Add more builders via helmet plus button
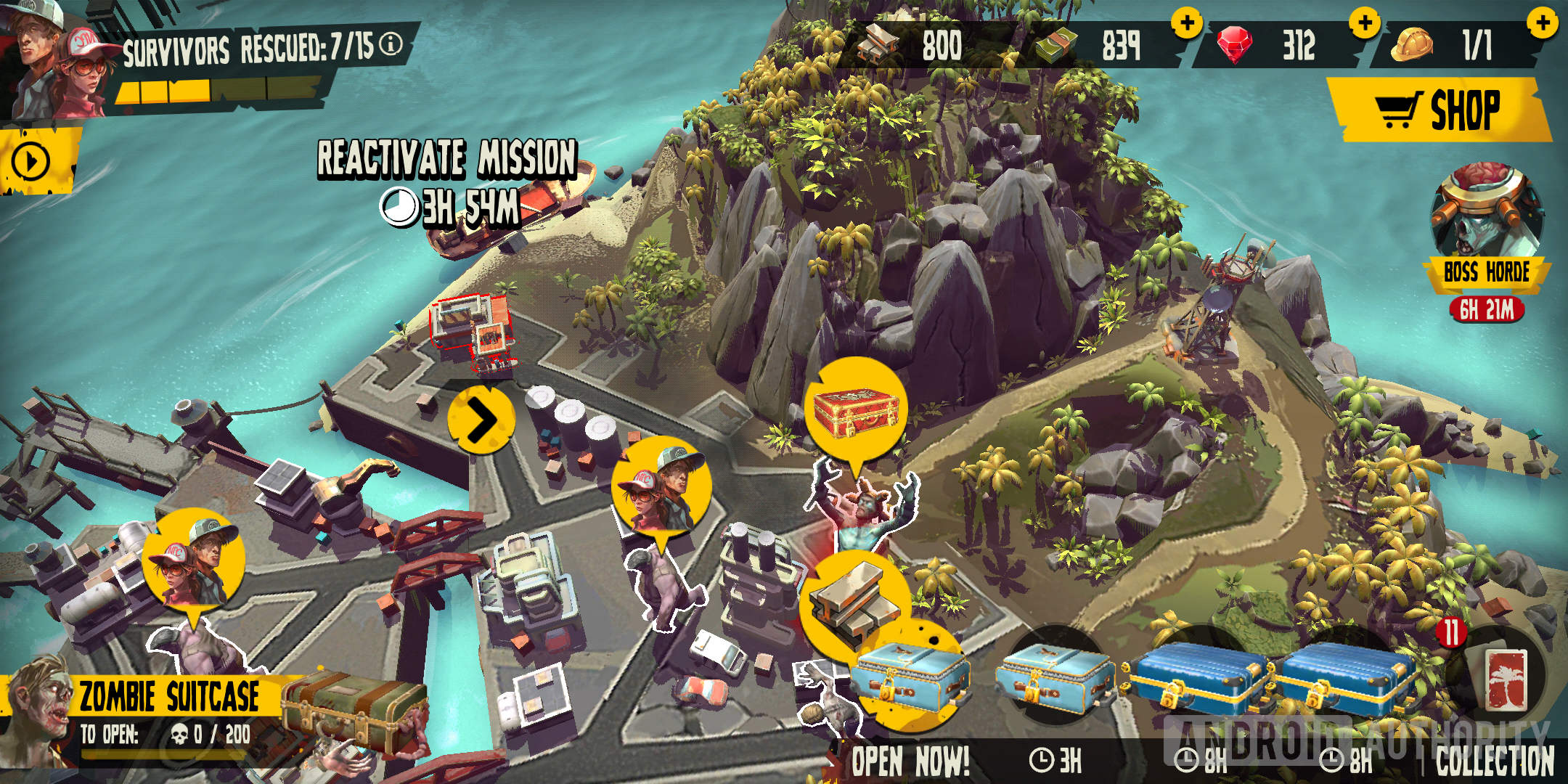The image size is (1568, 784). coord(1543,24)
